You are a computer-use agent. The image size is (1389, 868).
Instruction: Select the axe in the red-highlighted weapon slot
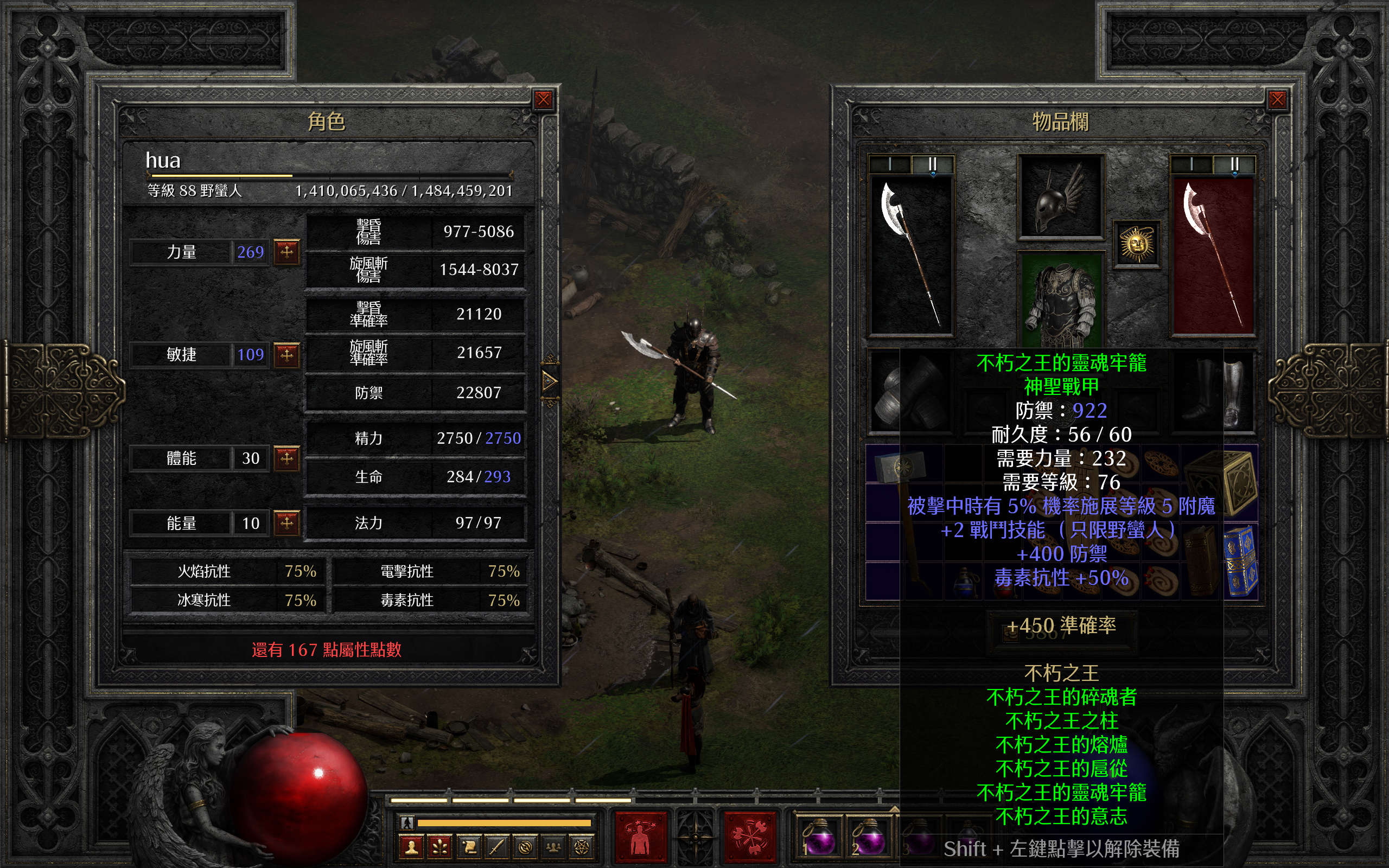tap(1213, 256)
